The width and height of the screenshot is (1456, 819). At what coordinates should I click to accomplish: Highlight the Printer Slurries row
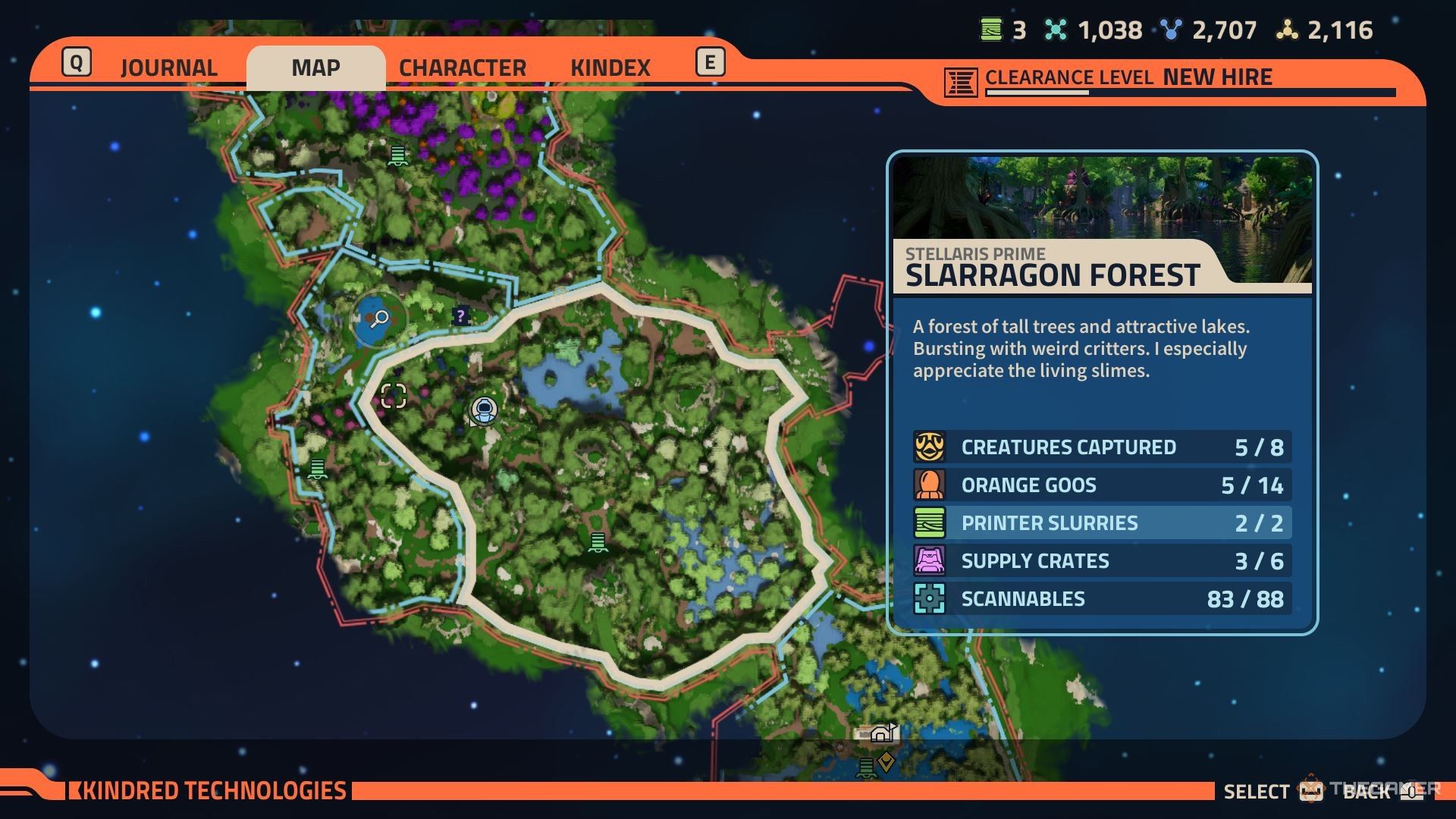(x=1102, y=523)
